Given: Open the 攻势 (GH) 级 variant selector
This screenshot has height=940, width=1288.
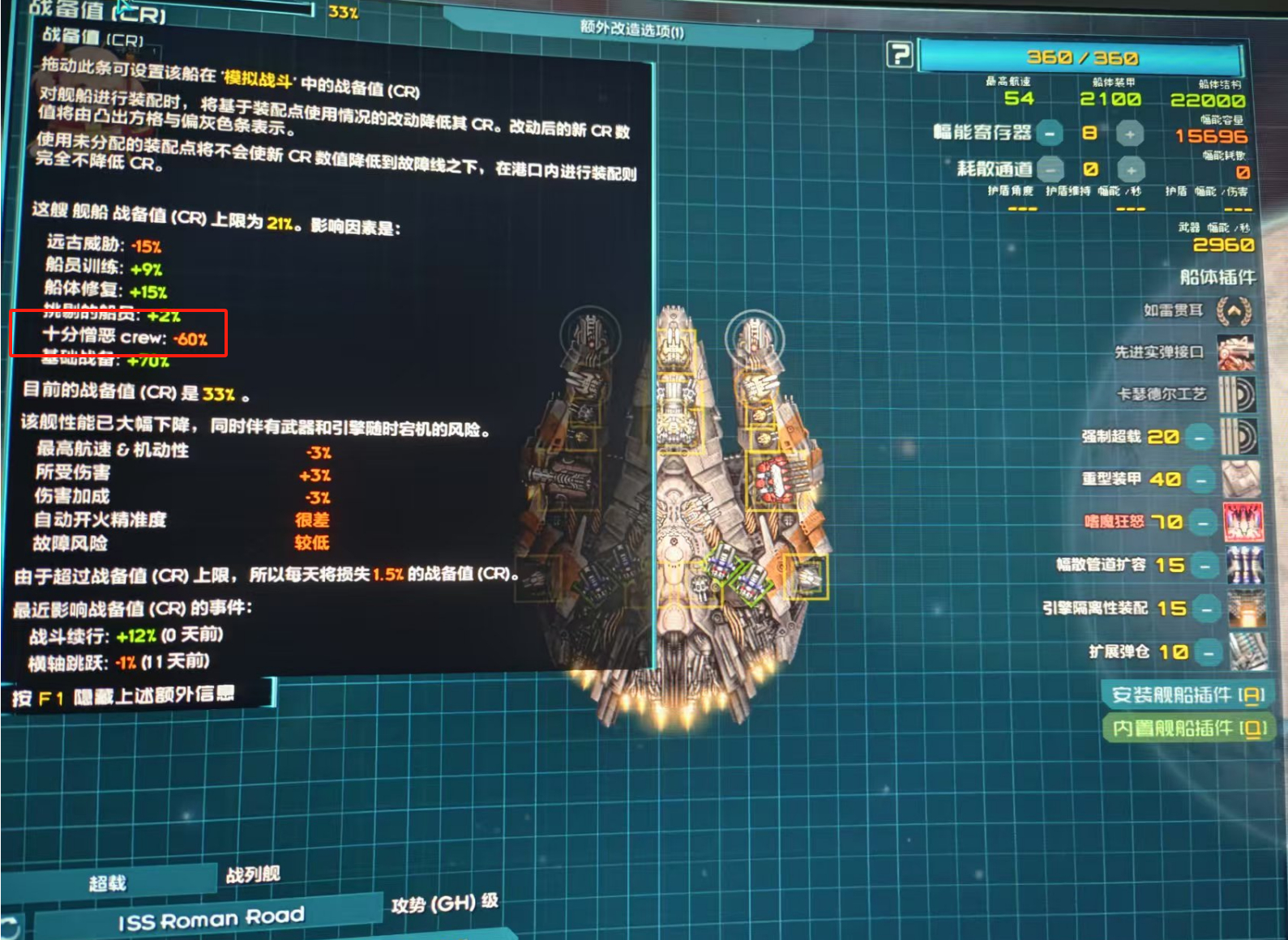Looking at the screenshot, I should pyautogui.click(x=444, y=902).
